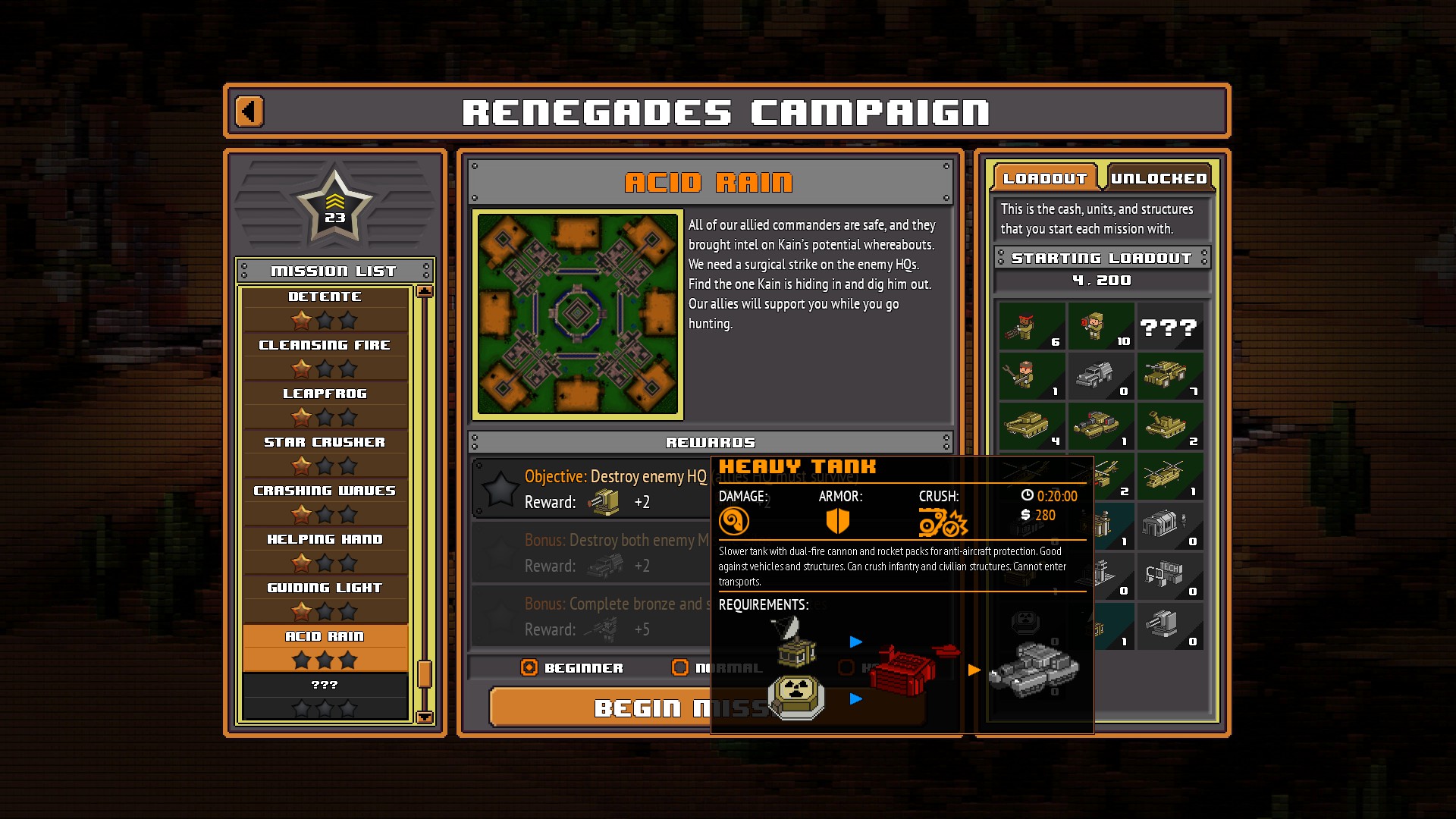1456x819 pixels.
Task: Open the Loadout tab
Action: tap(1044, 178)
